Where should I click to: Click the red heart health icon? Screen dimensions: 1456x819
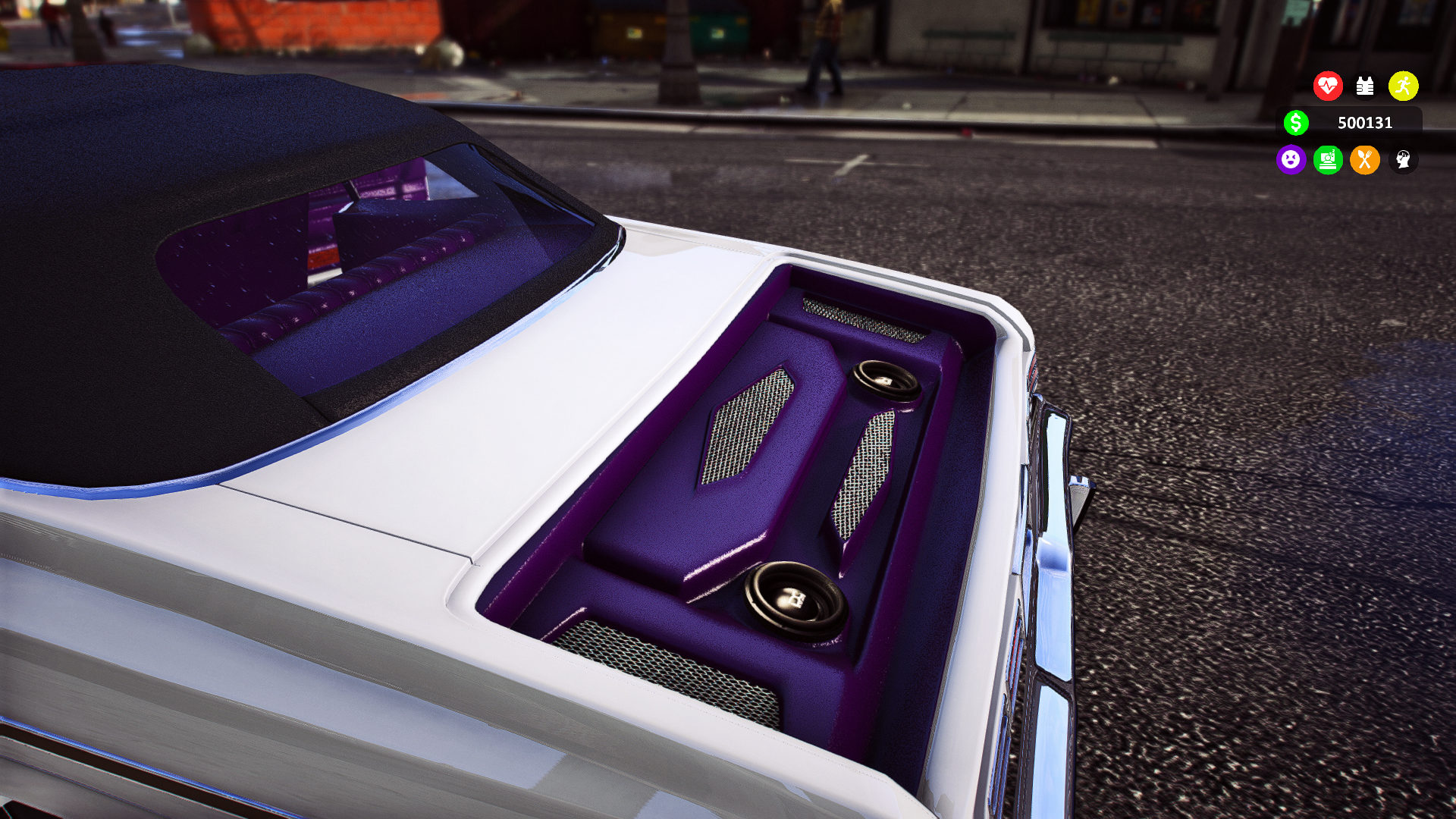(x=1328, y=86)
